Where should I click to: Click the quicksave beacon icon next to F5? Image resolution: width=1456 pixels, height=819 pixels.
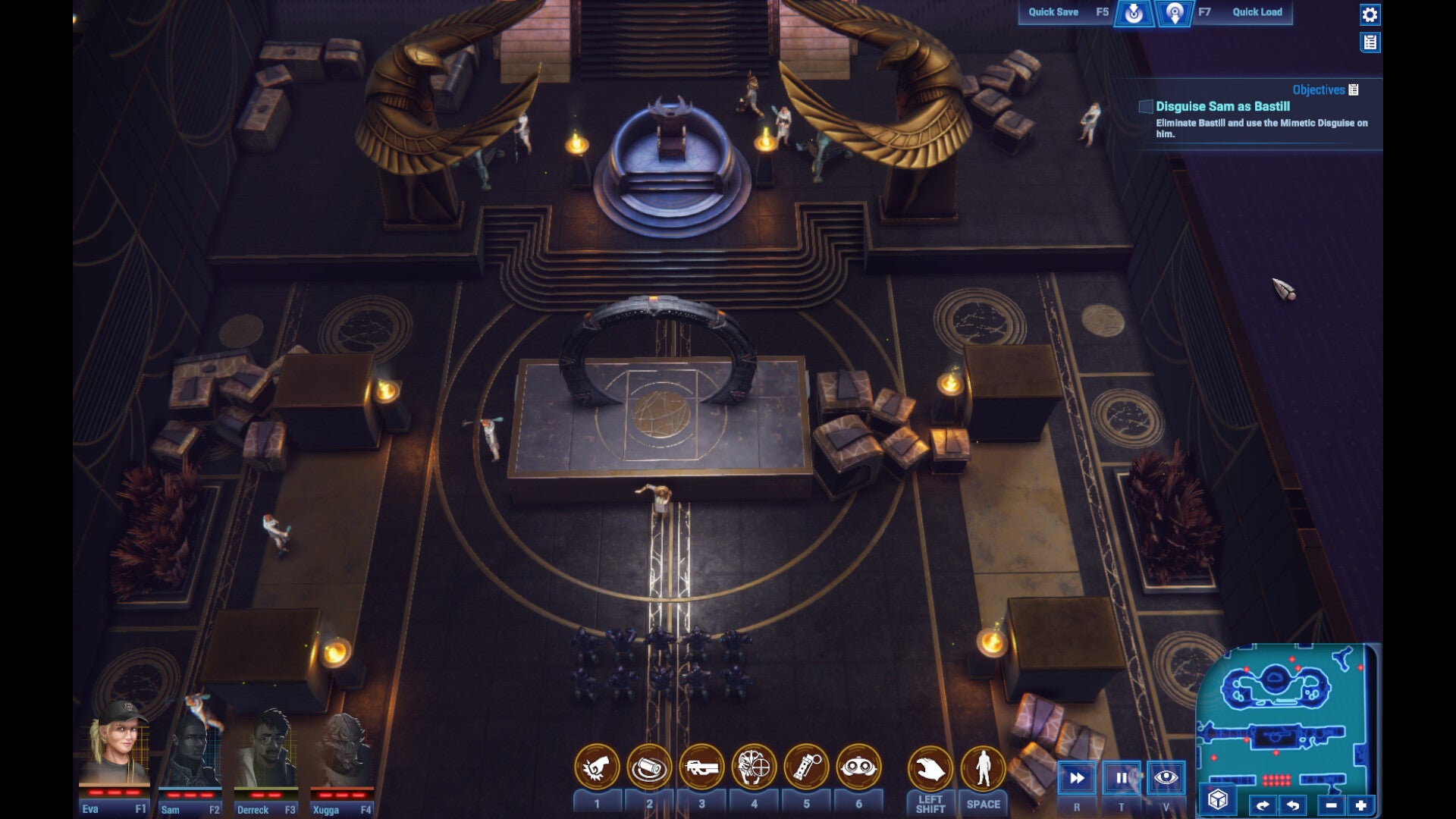pos(1135,12)
